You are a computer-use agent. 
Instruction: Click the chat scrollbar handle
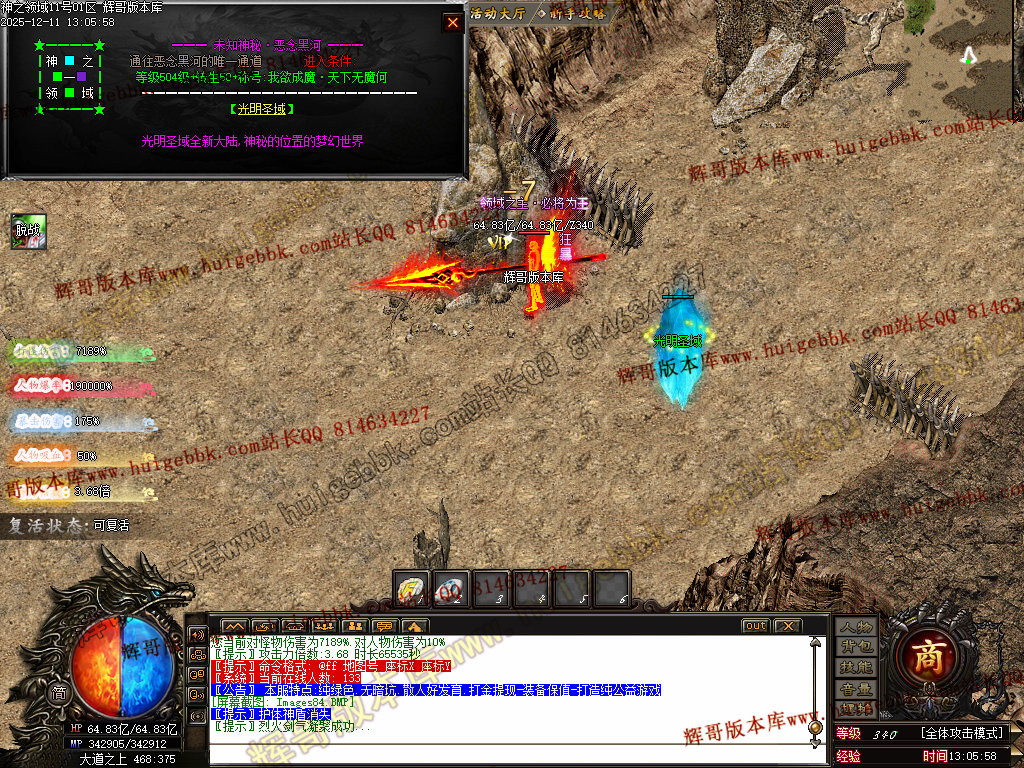pos(815,727)
